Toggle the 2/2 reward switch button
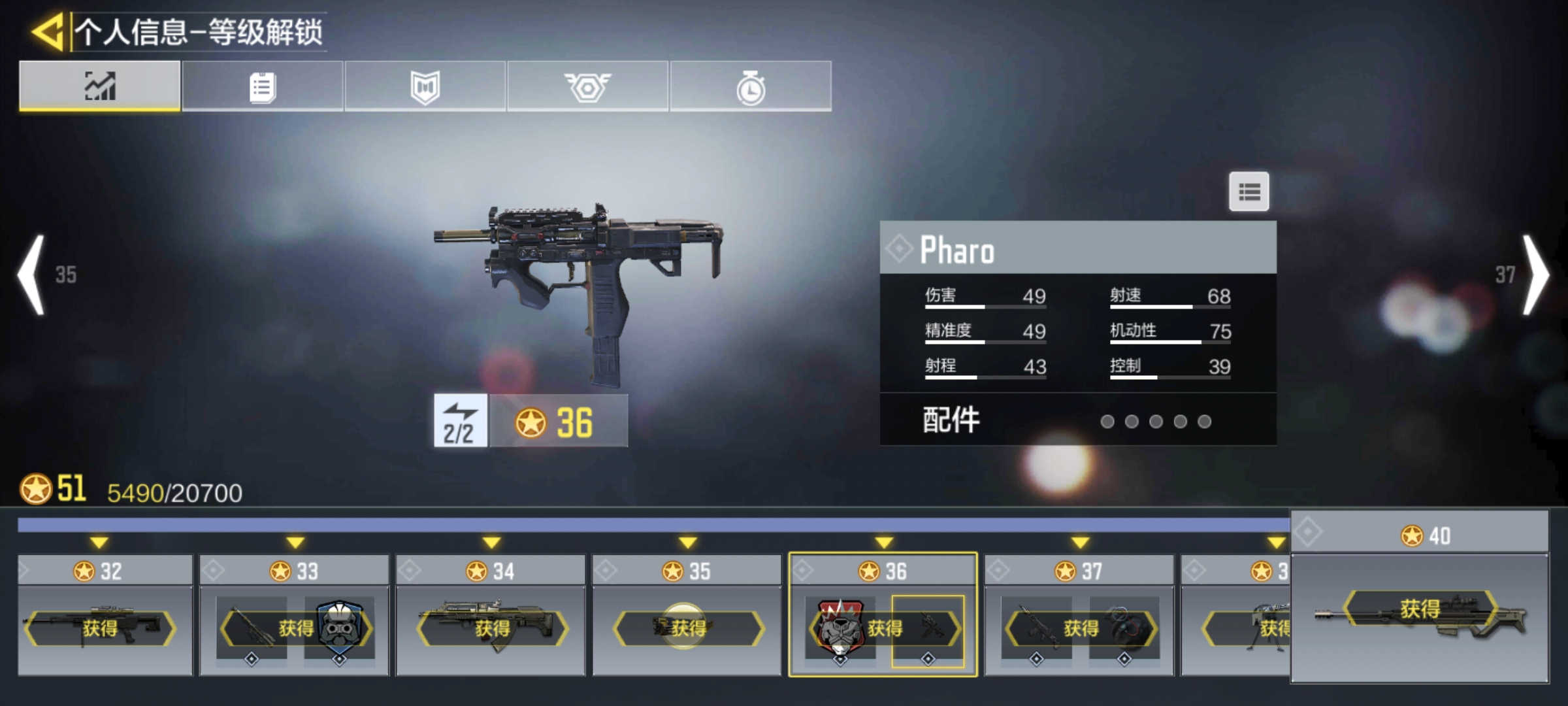 (x=461, y=421)
